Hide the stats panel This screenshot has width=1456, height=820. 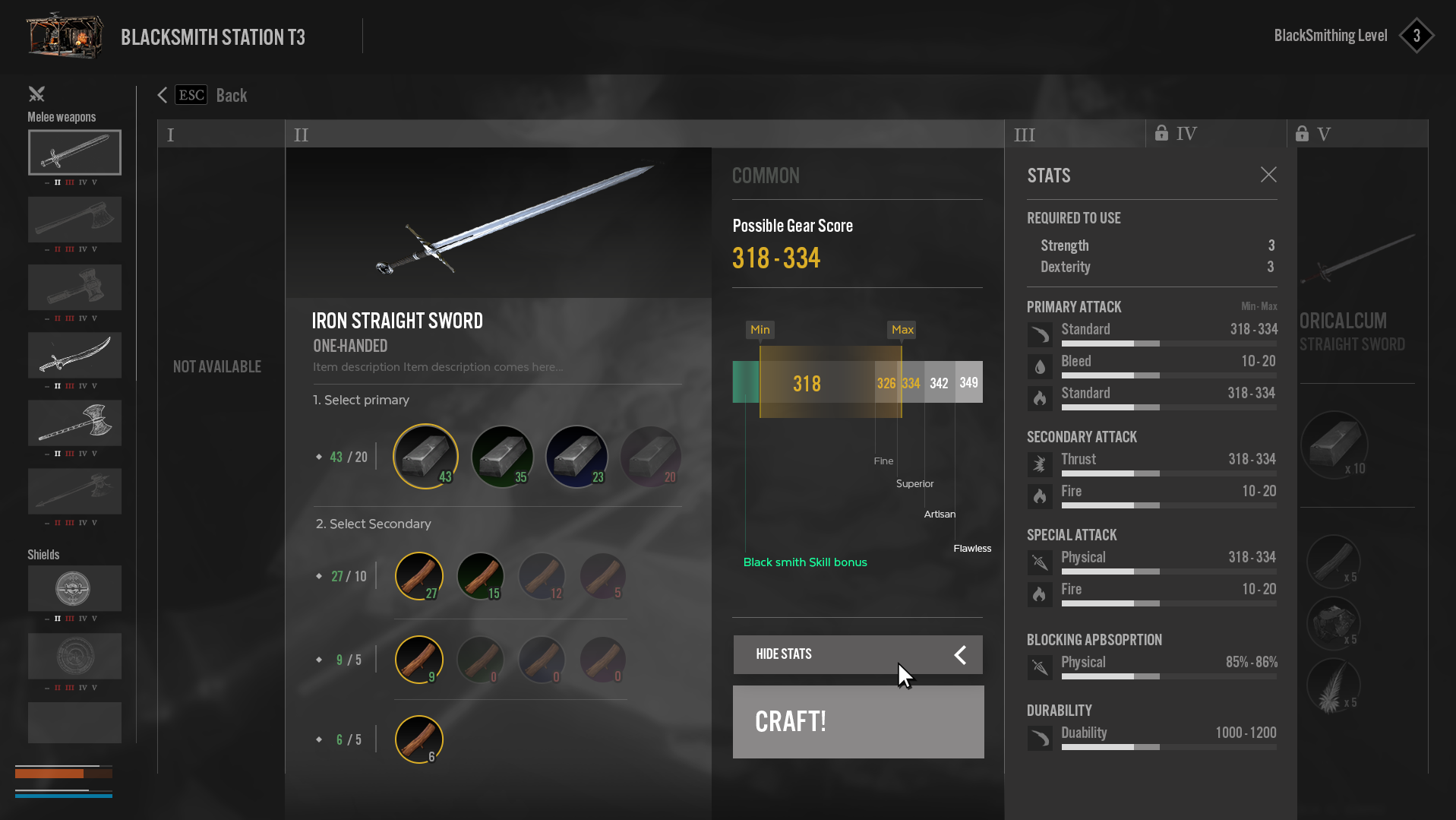[857, 654]
